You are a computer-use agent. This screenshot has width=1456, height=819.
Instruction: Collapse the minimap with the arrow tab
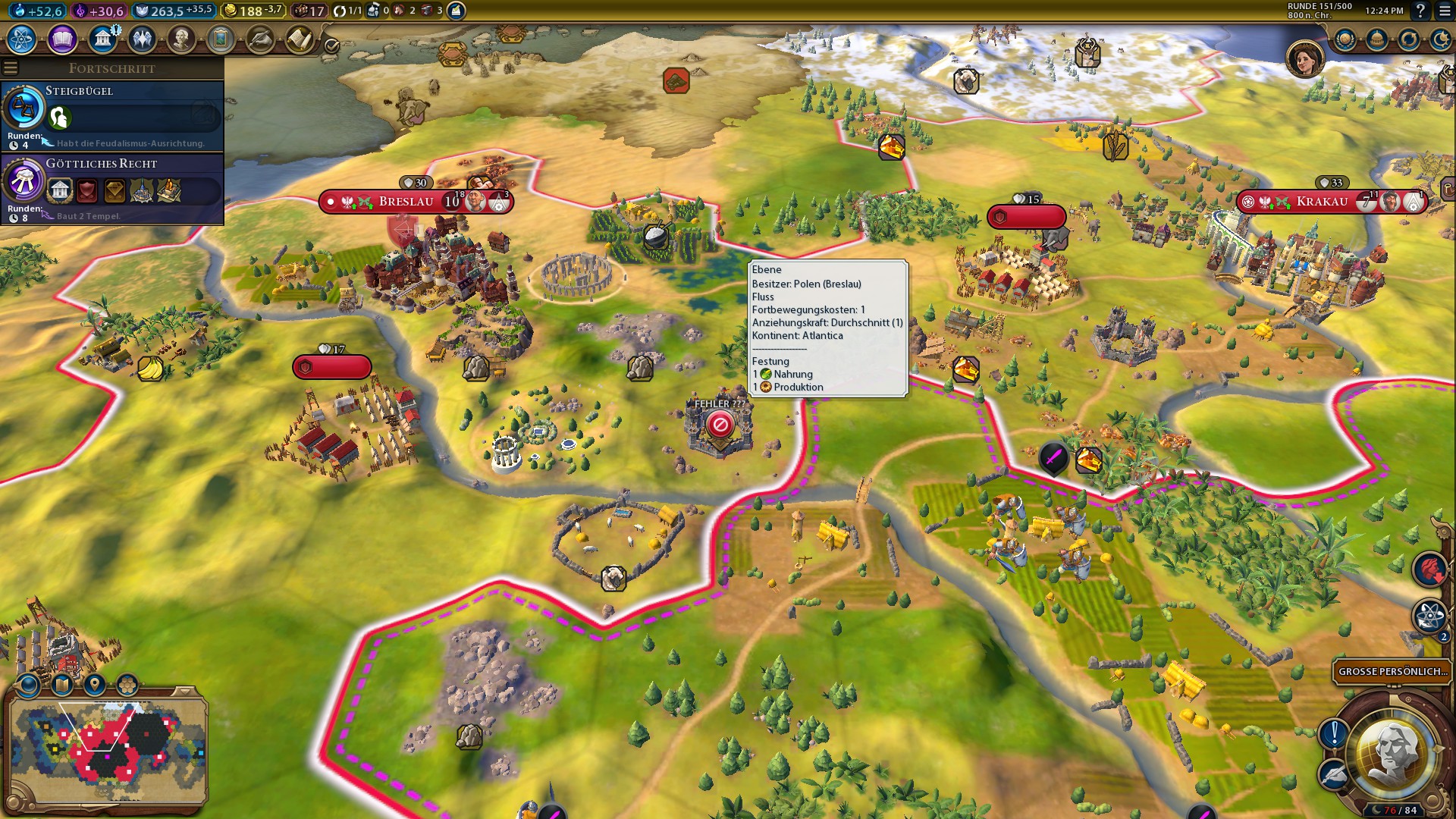point(184,692)
